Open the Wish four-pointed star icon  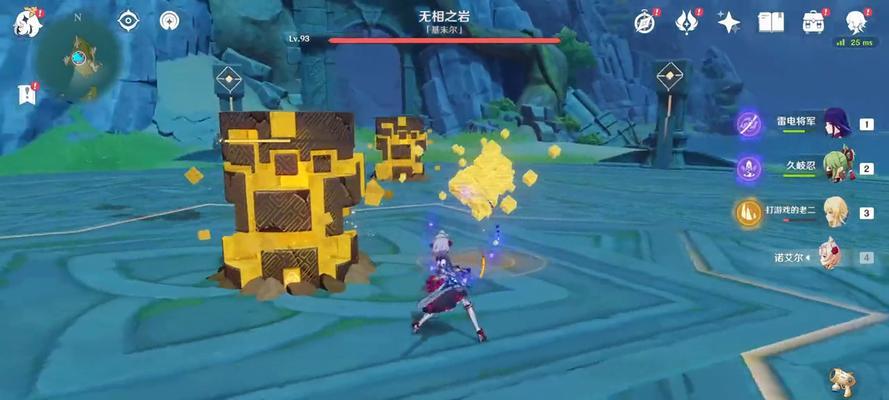(729, 22)
